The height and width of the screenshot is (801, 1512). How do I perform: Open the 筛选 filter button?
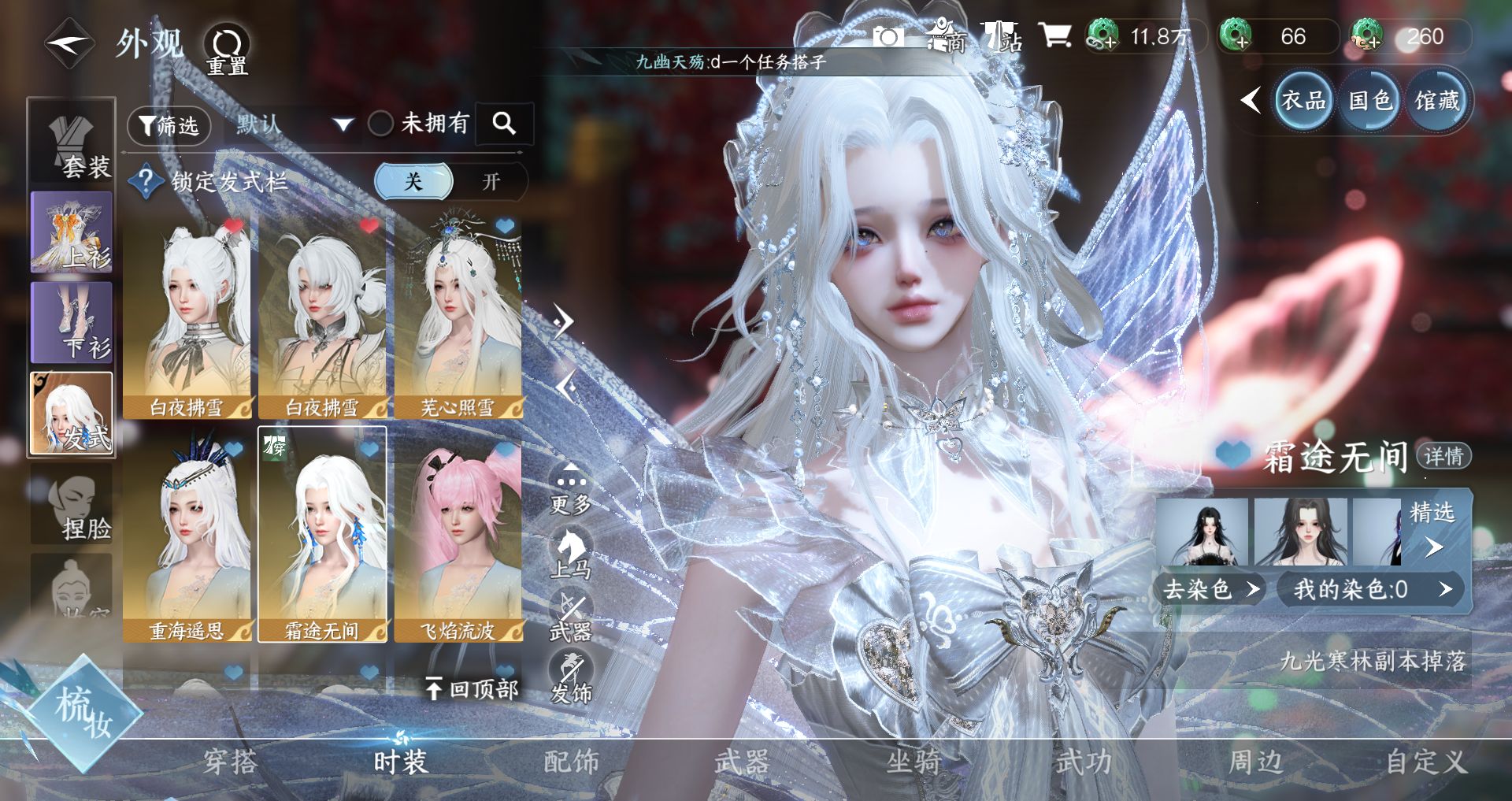[x=169, y=125]
